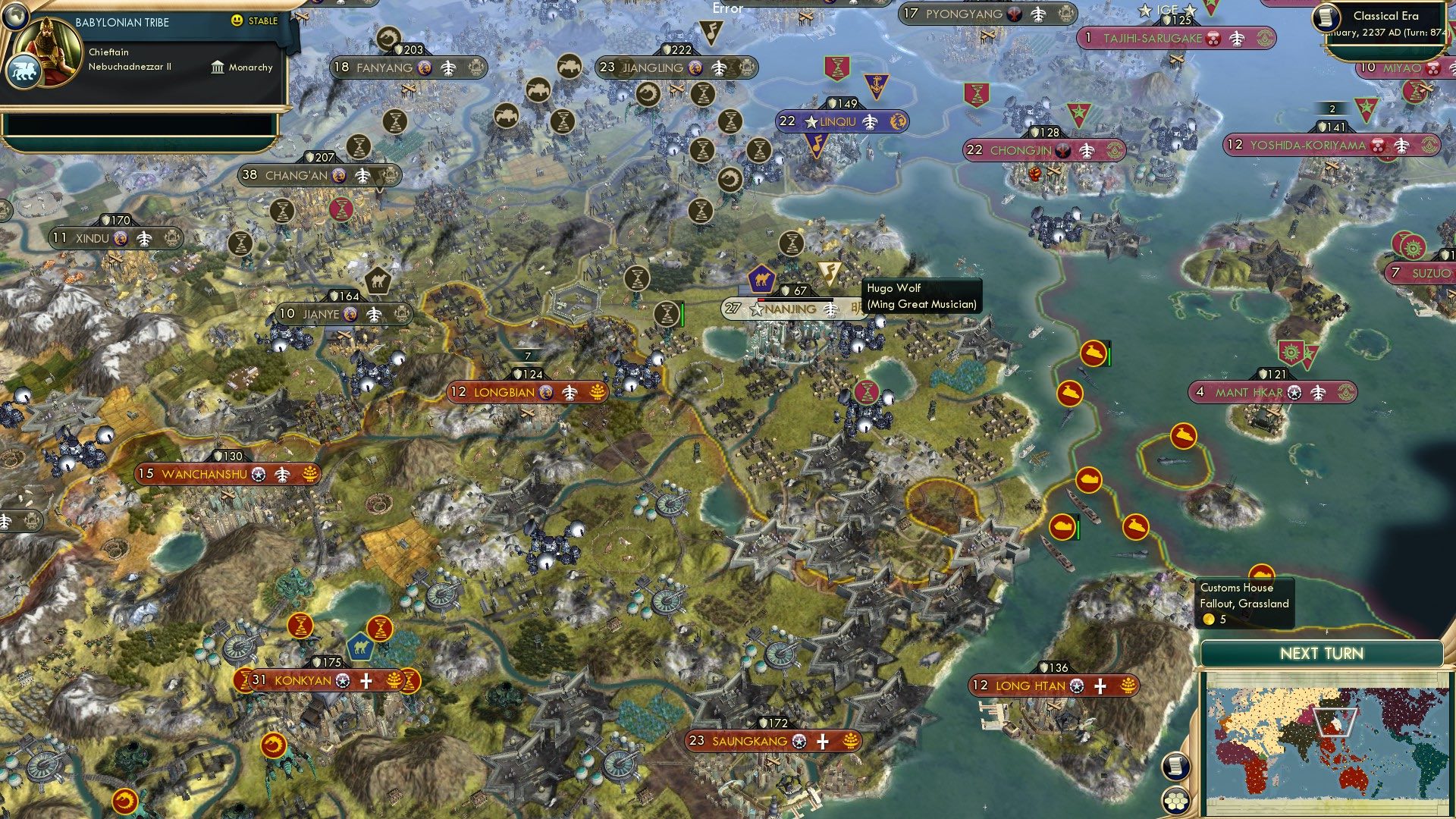Toggle strategic view with the globe icon
The image size is (1456, 819).
click(15, 17)
